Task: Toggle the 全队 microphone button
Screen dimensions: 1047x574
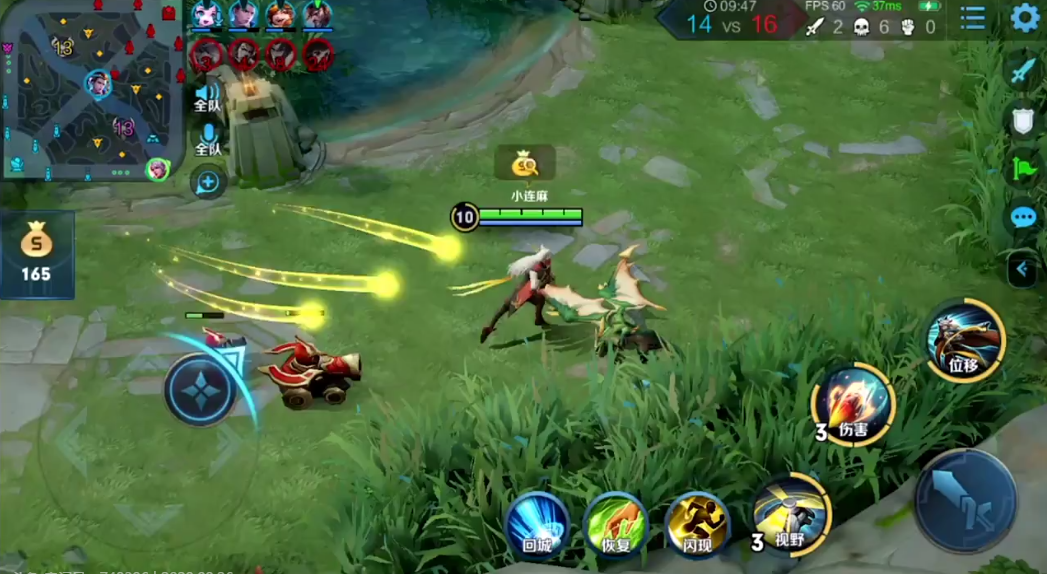Action: (x=208, y=140)
